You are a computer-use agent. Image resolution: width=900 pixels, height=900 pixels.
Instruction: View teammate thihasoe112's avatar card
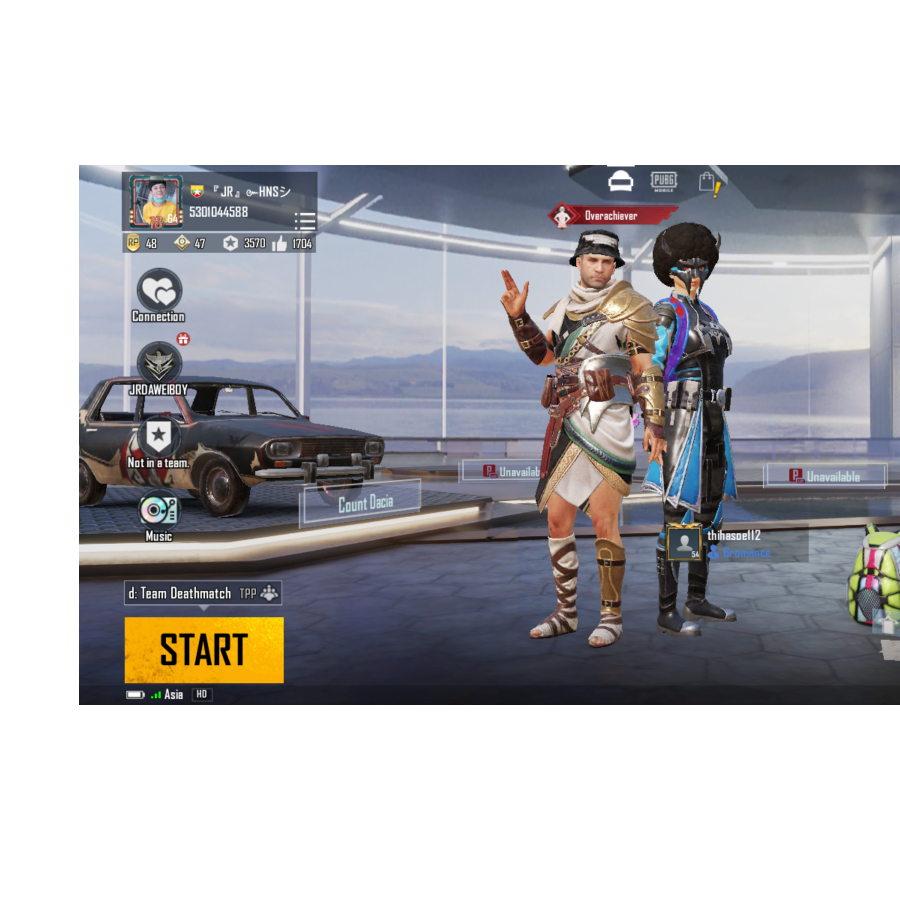pyautogui.click(x=685, y=543)
